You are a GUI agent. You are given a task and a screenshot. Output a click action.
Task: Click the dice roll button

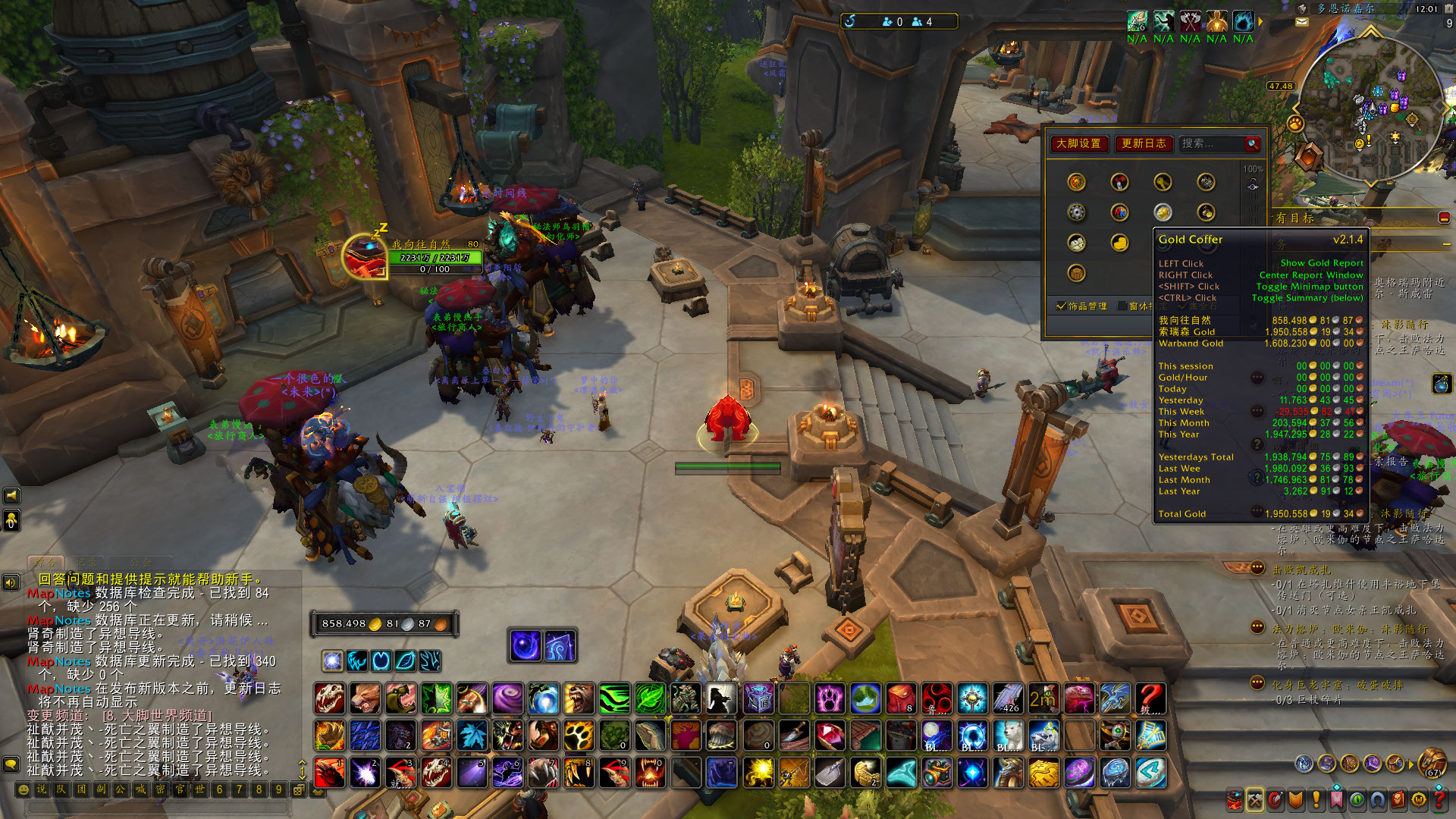pyautogui.click(x=299, y=789)
